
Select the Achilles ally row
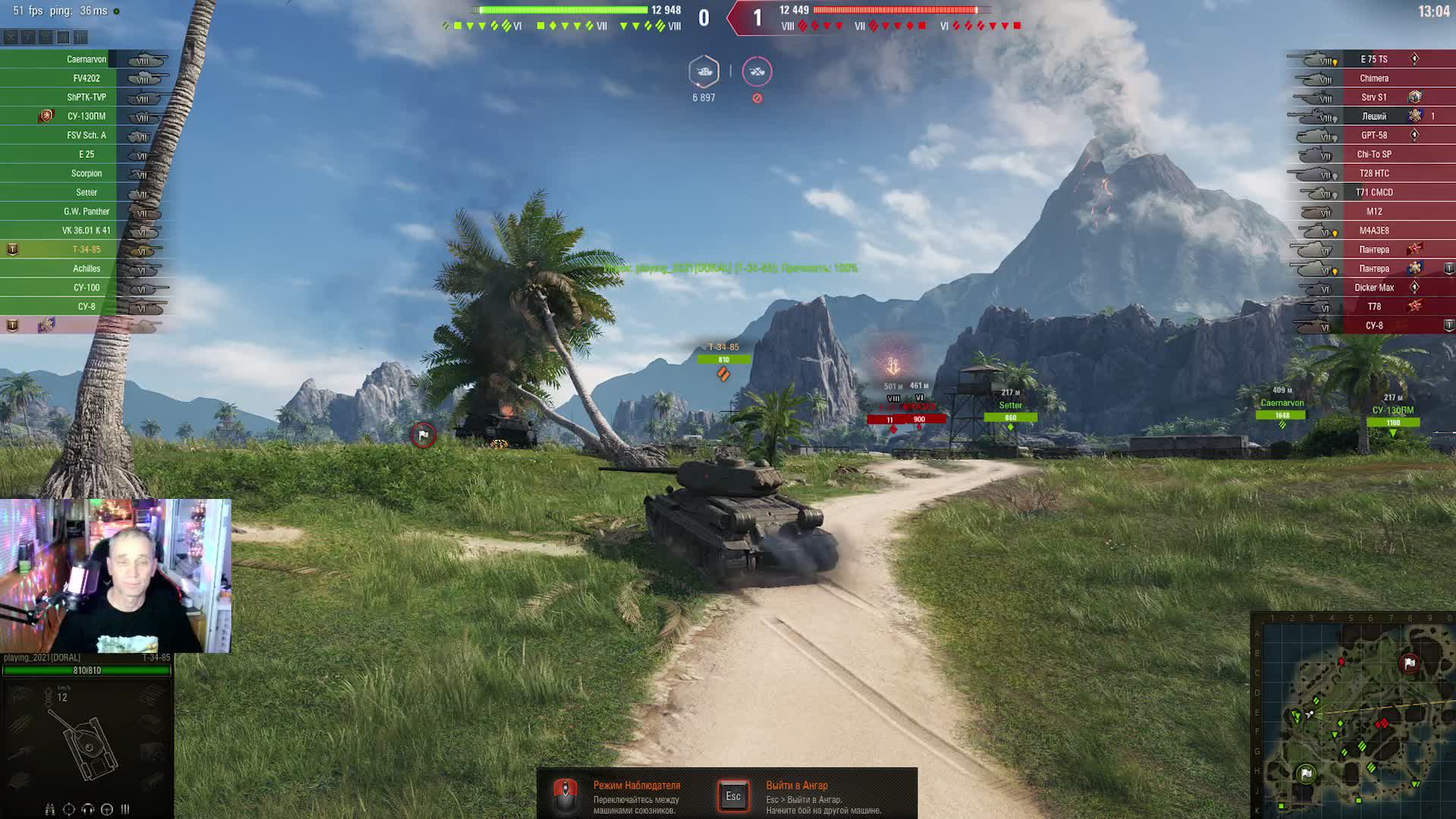pos(86,268)
